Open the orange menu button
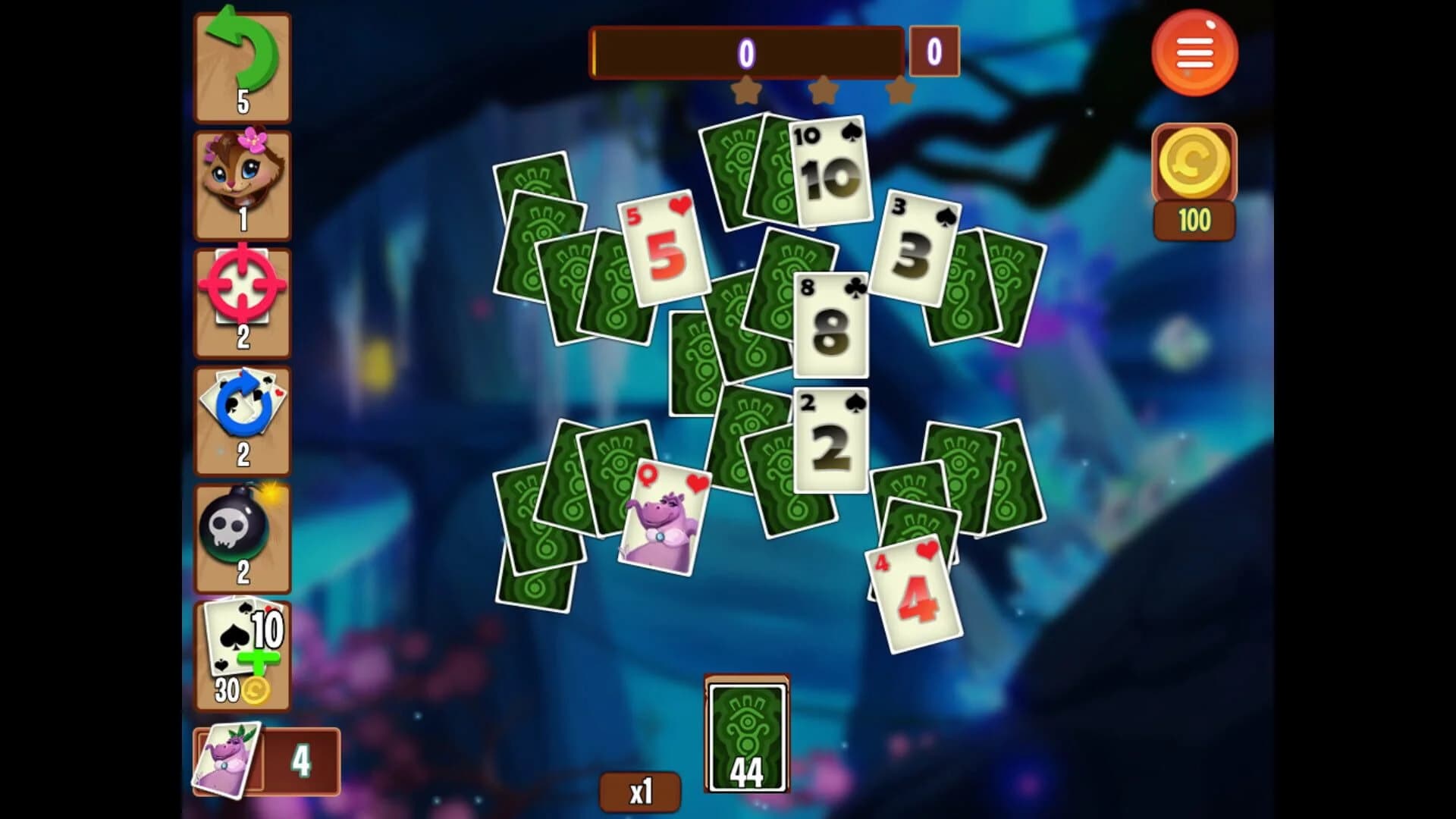This screenshot has height=819, width=1456. click(x=1195, y=52)
